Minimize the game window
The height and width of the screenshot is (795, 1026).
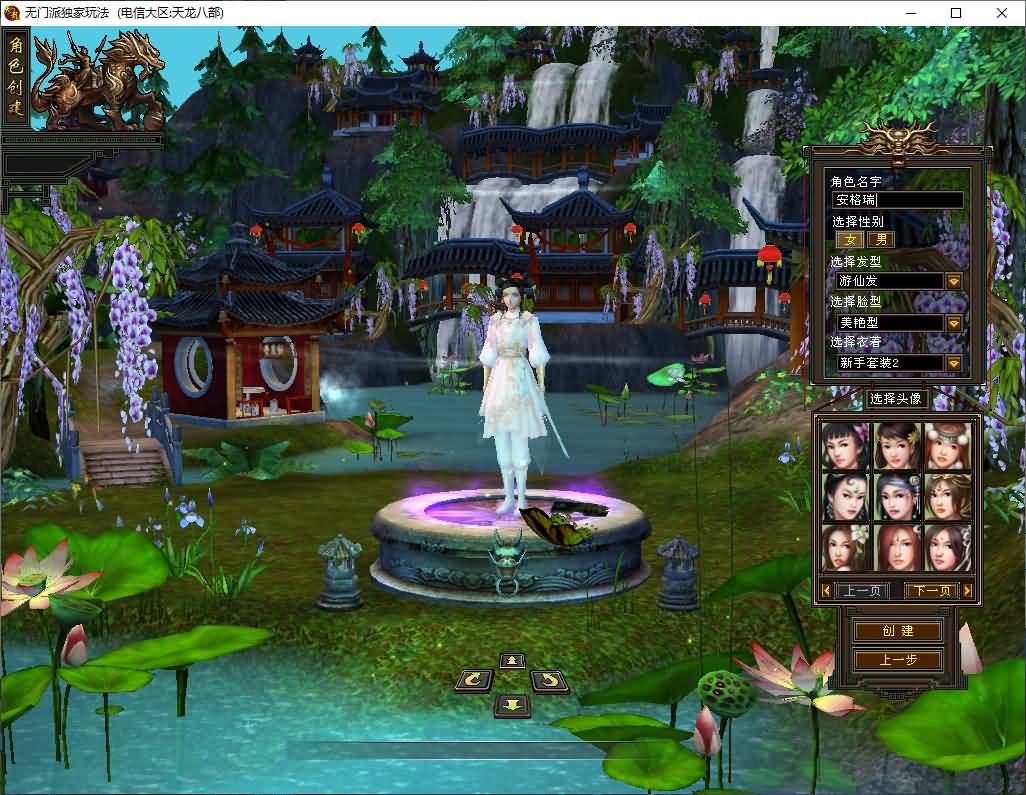[x=910, y=13]
